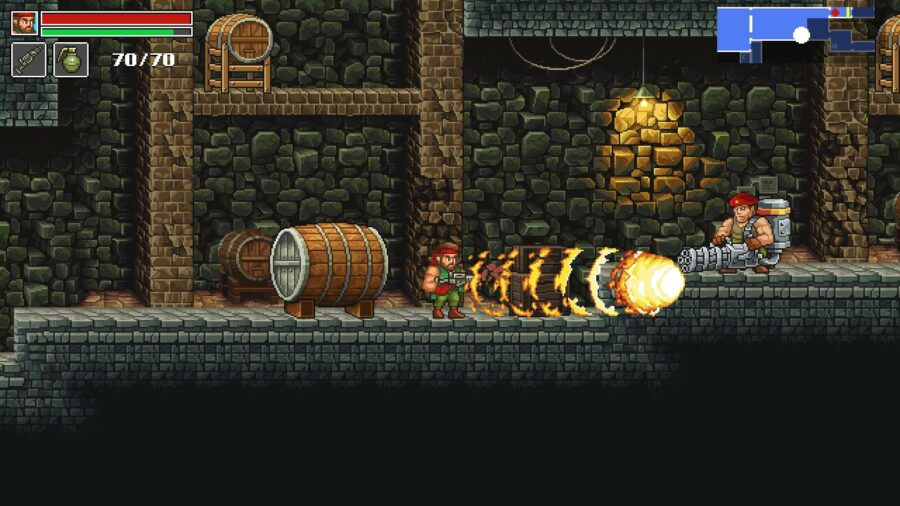Select the green grenade slot

coord(71,59)
